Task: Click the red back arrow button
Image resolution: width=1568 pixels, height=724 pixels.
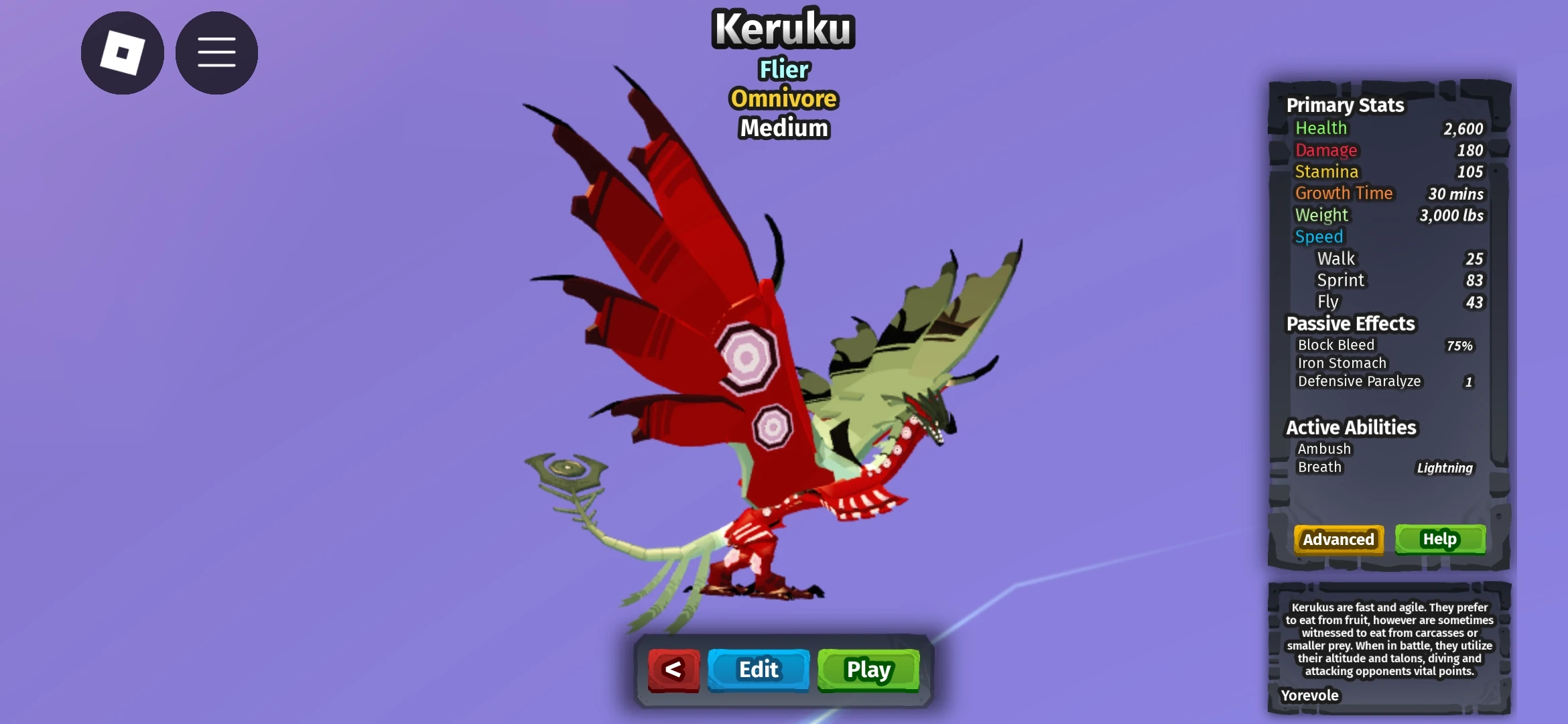Action: [x=674, y=669]
